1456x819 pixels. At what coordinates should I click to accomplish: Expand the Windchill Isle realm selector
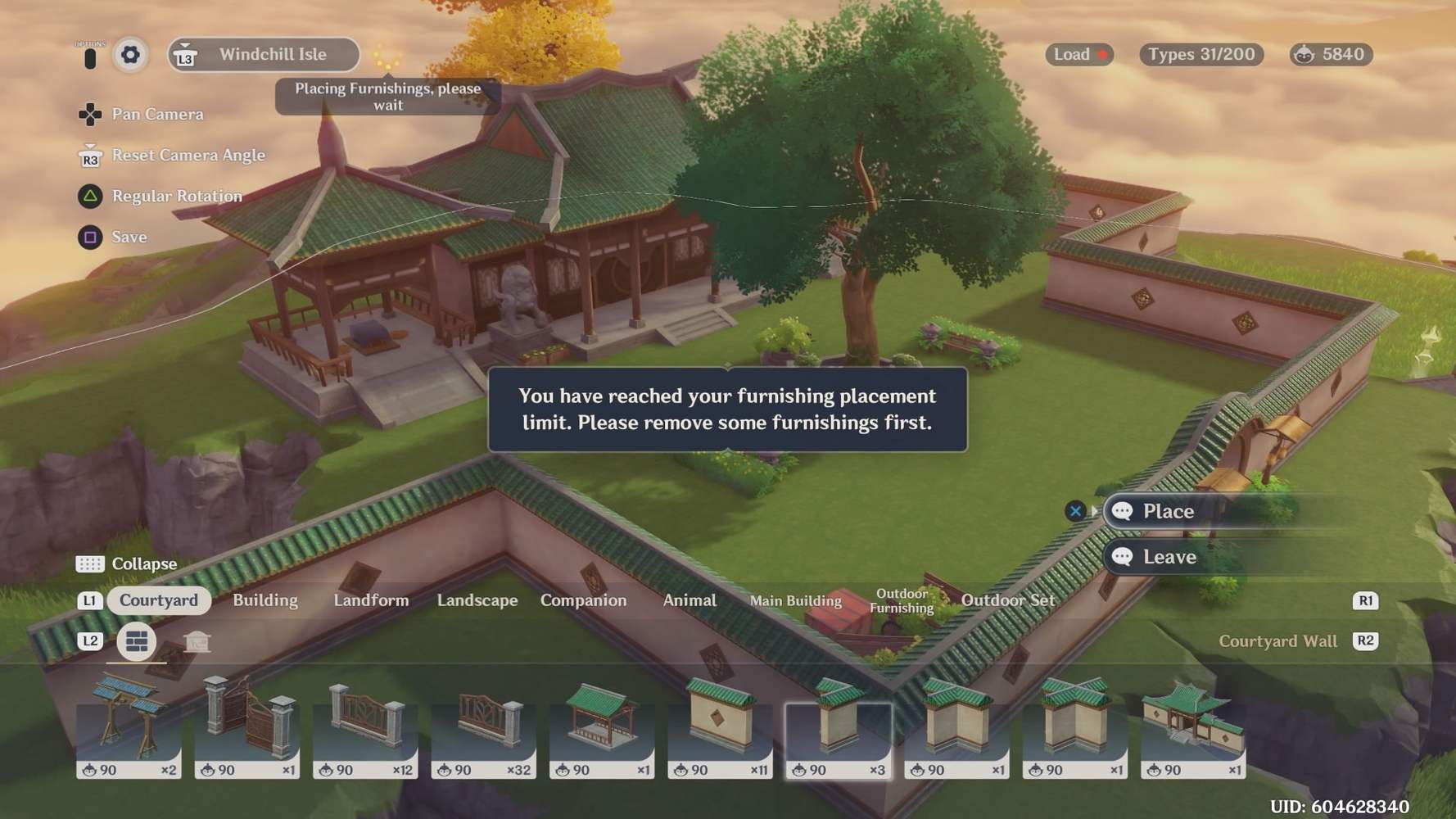coord(262,55)
